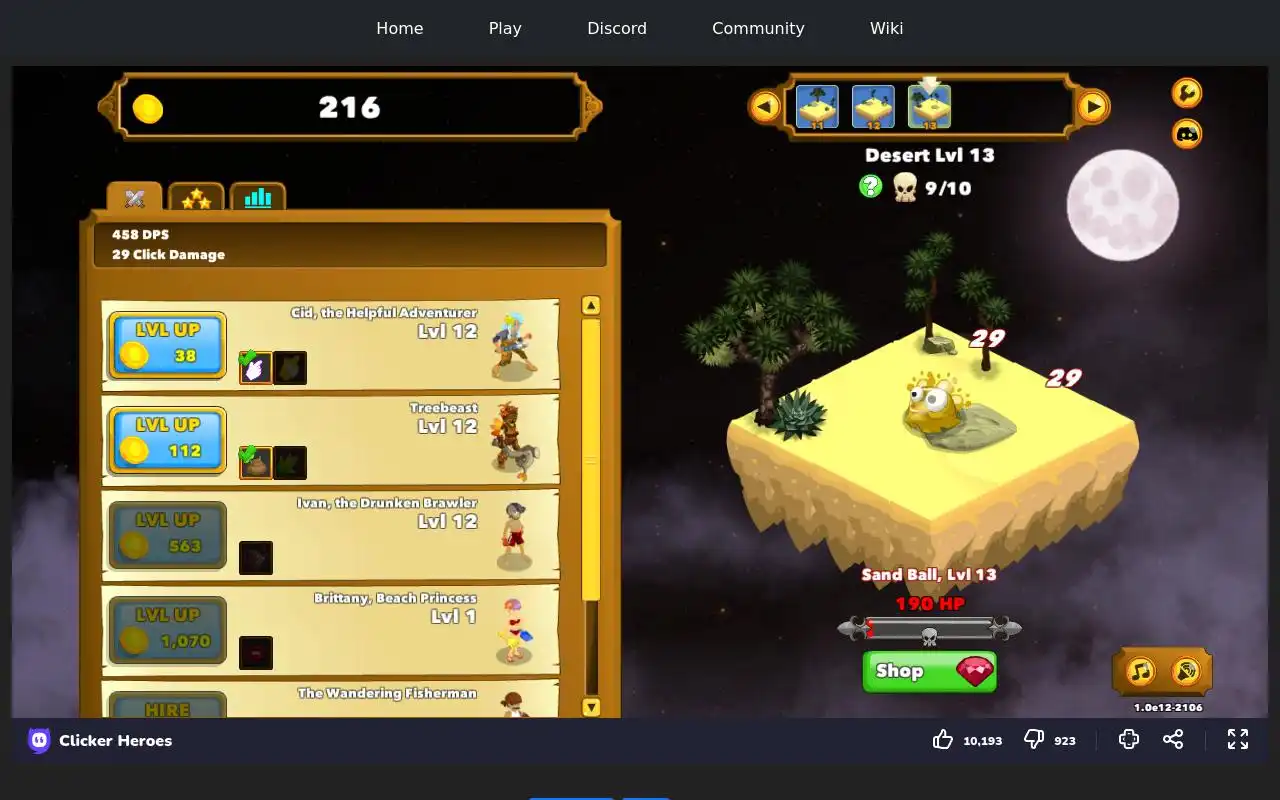
Task: Level up Treebeast for 112 gold
Action: 167,440
